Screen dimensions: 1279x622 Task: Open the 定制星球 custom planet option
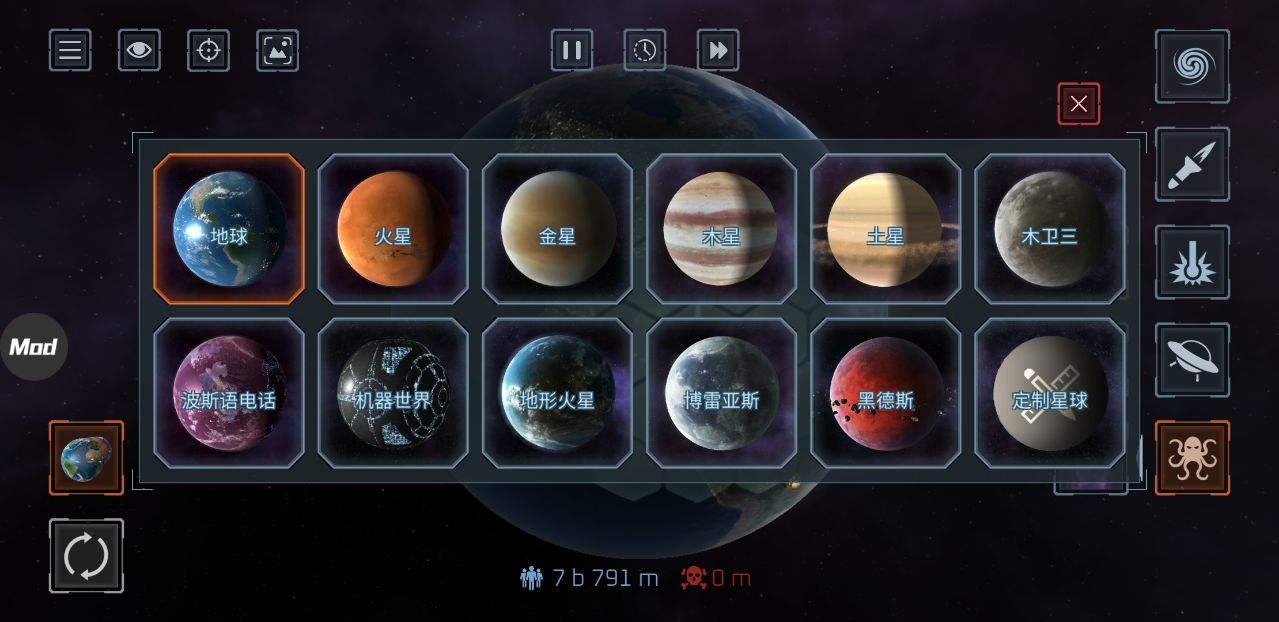pyautogui.click(x=1049, y=393)
